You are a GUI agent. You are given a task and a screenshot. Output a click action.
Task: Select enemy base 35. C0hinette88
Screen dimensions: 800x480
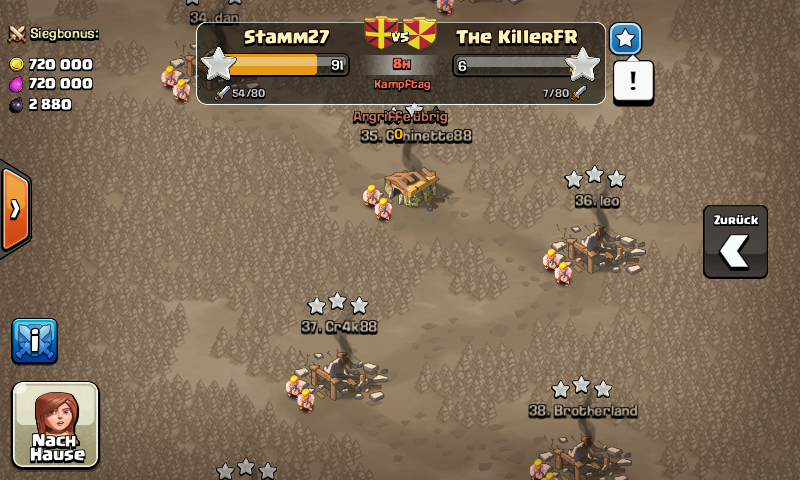pos(412,186)
